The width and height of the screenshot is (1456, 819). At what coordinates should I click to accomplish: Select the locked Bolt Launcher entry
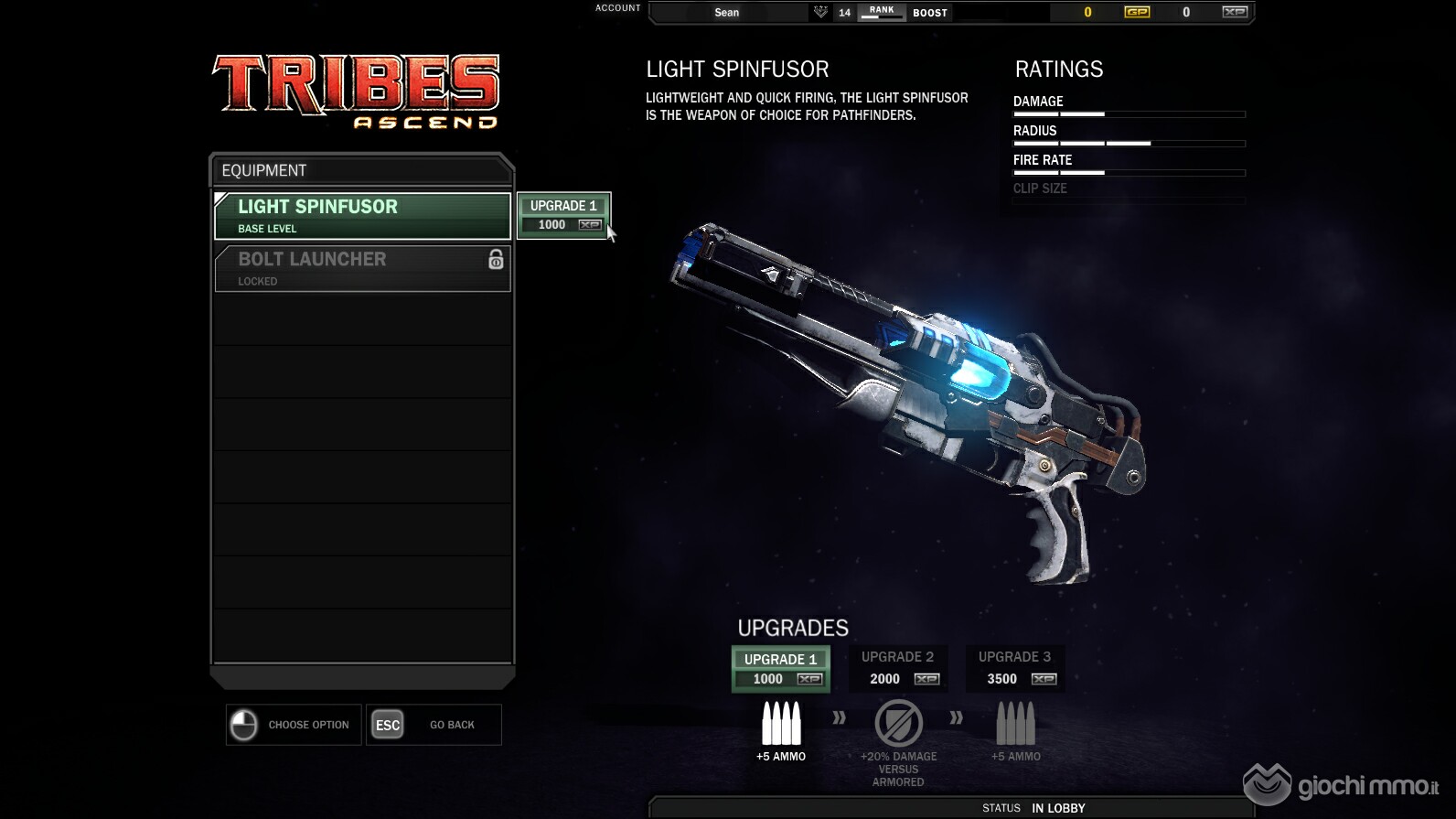[x=362, y=268]
